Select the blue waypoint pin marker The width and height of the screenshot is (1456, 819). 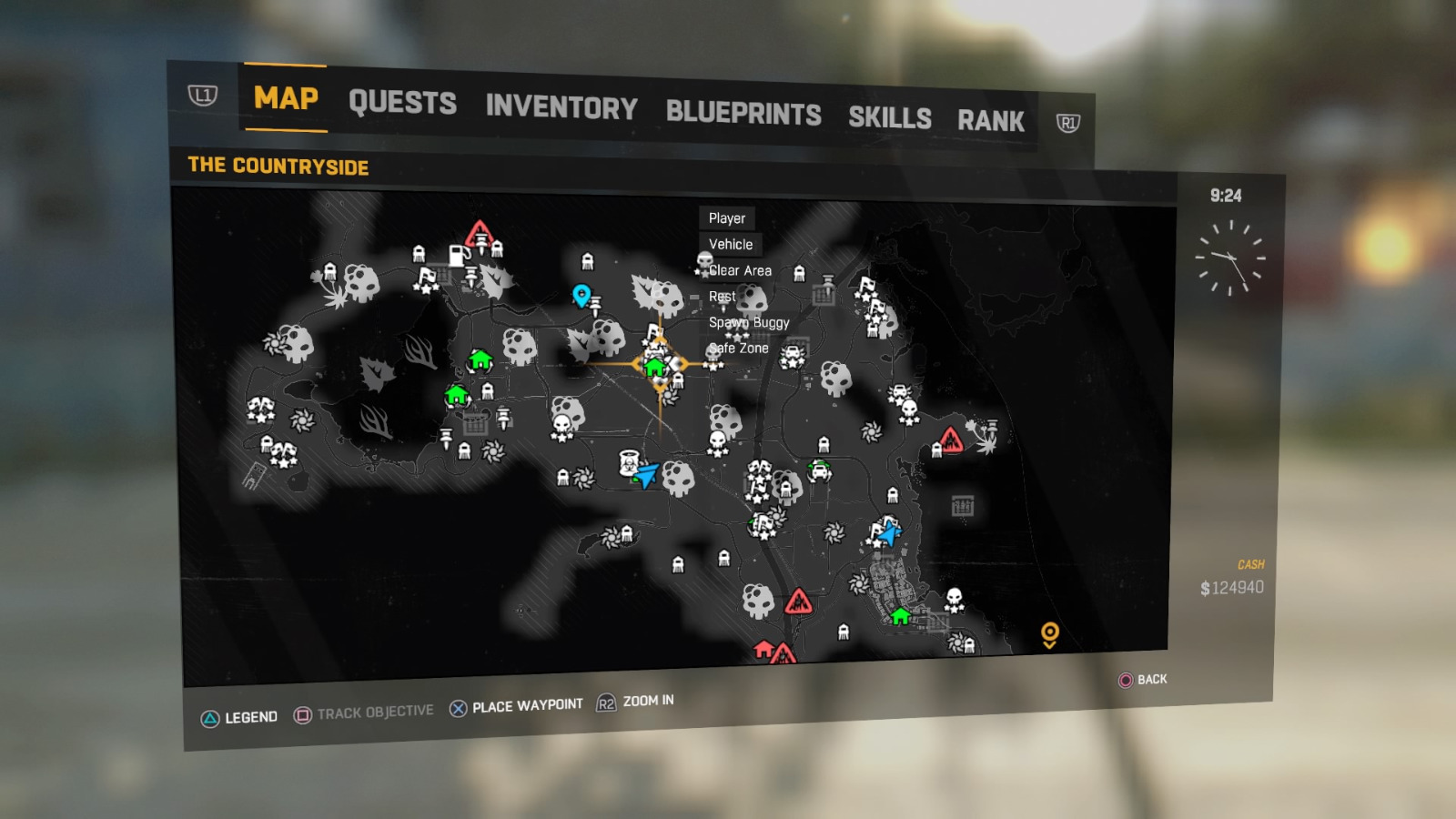[x=580, y=294]
